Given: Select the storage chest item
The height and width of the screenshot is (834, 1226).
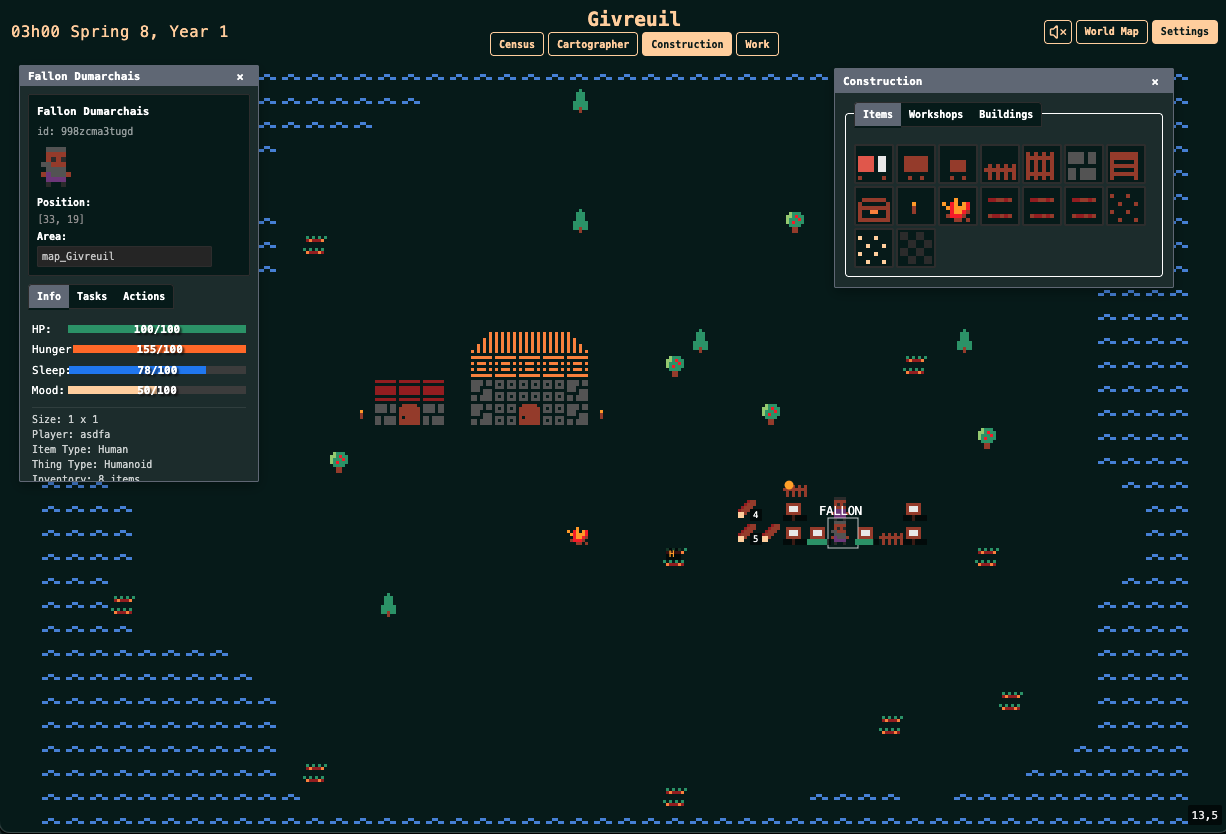Looking at the screenshot, I should (873, 207).
